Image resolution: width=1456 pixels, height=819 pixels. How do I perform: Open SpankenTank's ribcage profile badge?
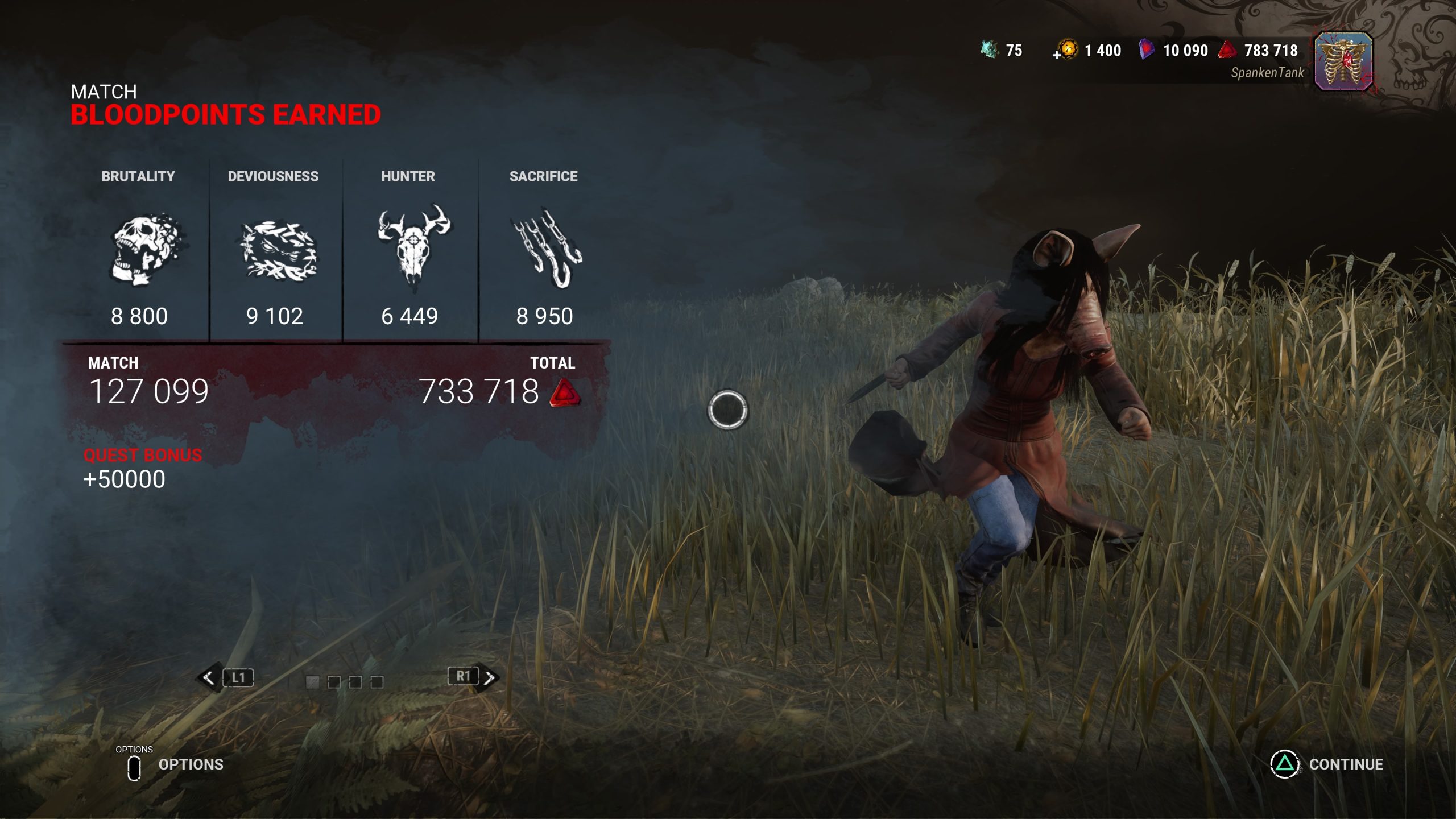[x=1344, y=61]
